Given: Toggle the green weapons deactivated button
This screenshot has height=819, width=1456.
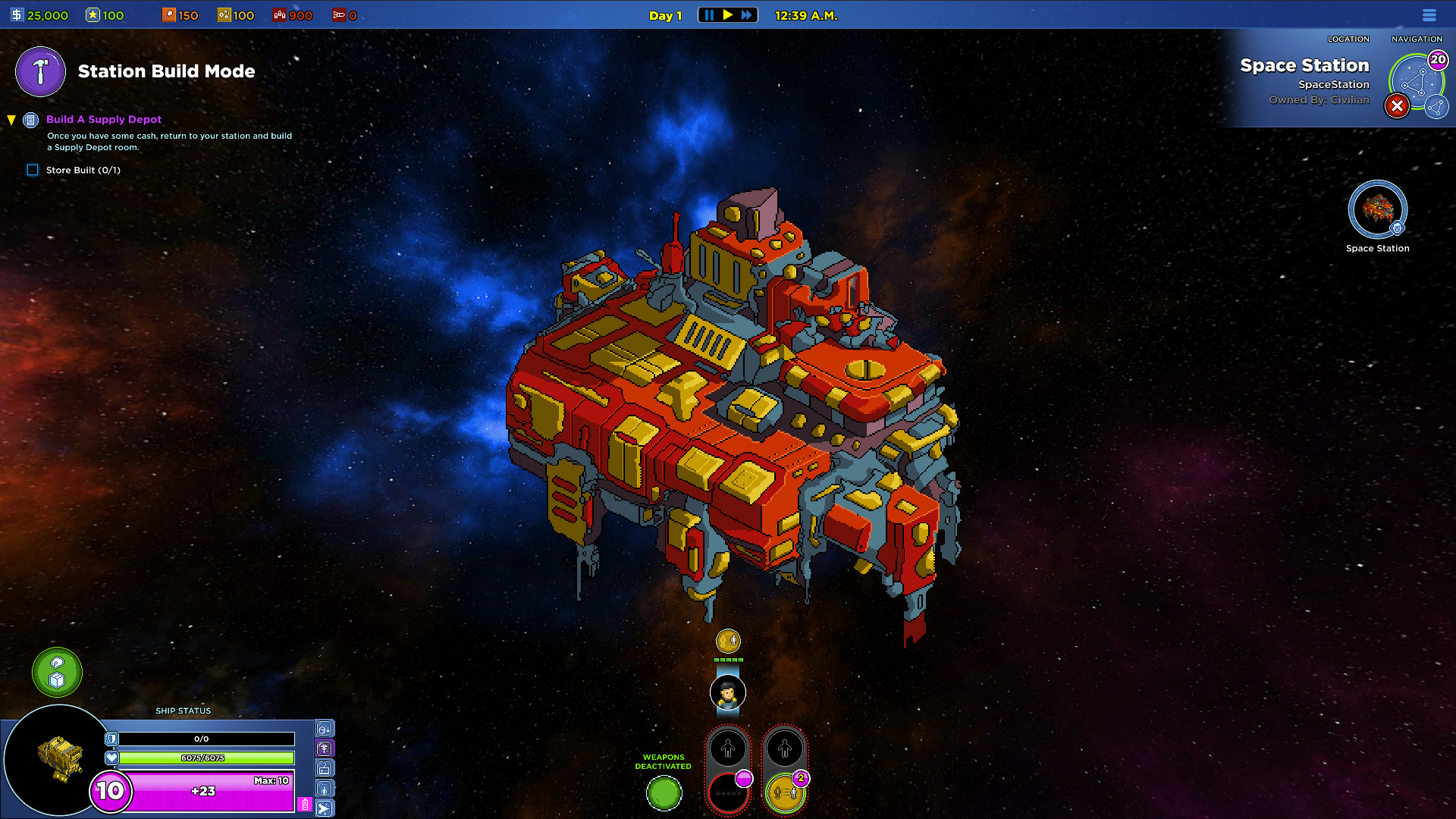Looking at the screenshot, I should pyautogui.click(x=664, y=793).
